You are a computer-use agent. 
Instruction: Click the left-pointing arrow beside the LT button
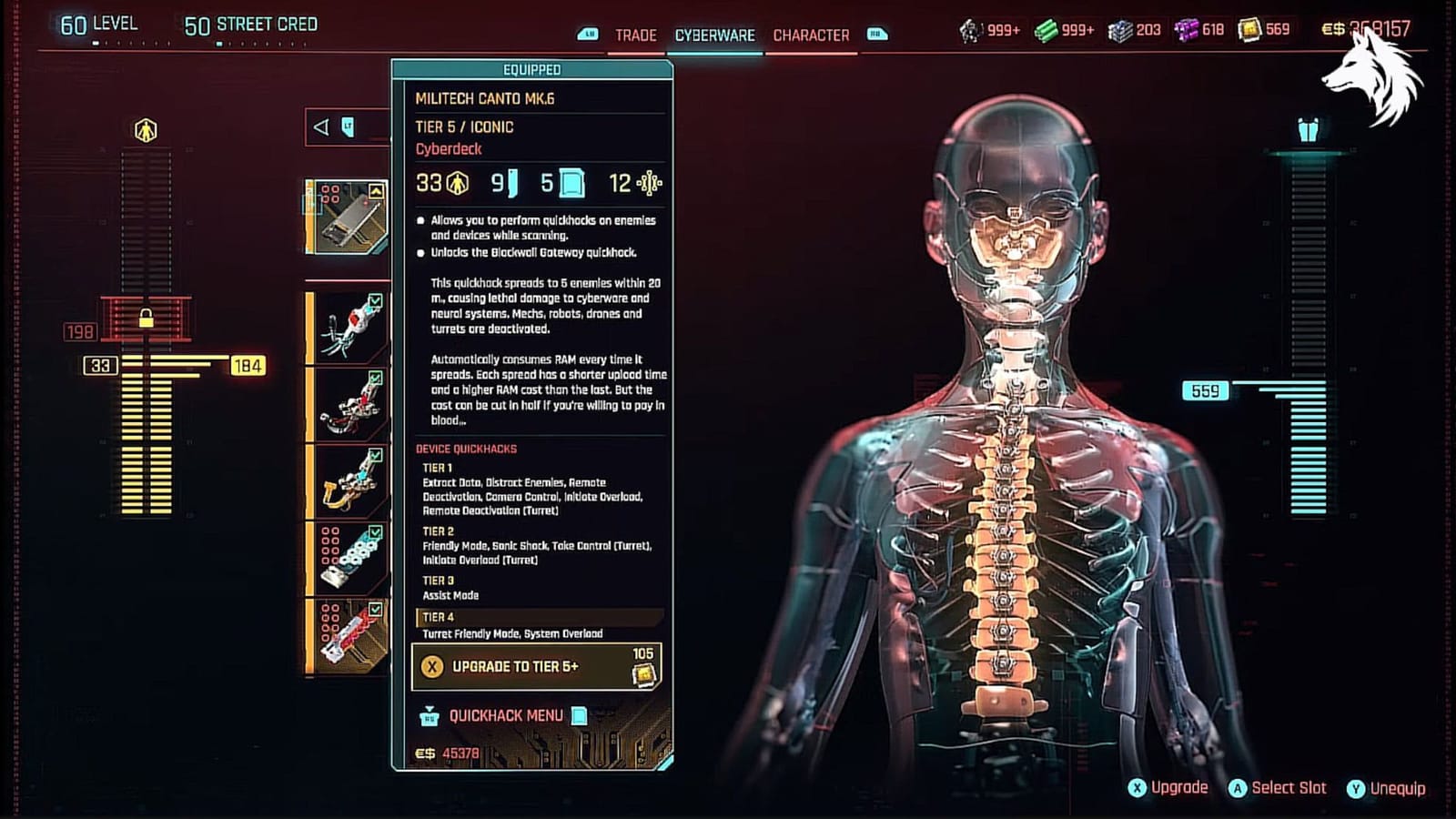pos(320,126)
